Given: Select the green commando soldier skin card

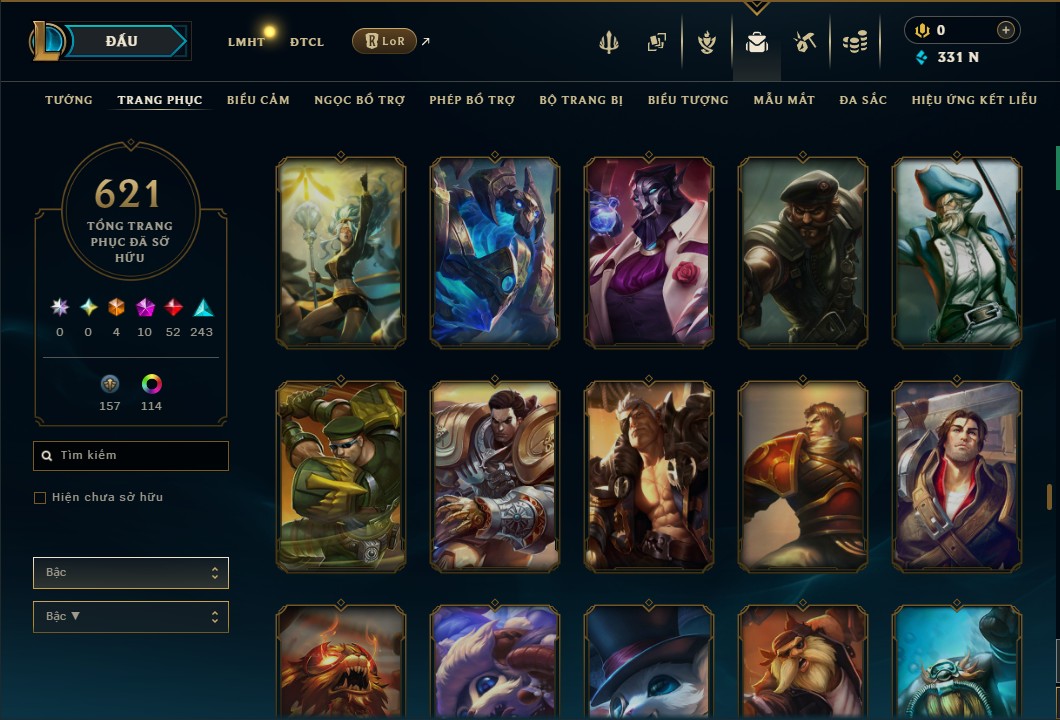Looking at the screenshot, I should tap(341, 476).
